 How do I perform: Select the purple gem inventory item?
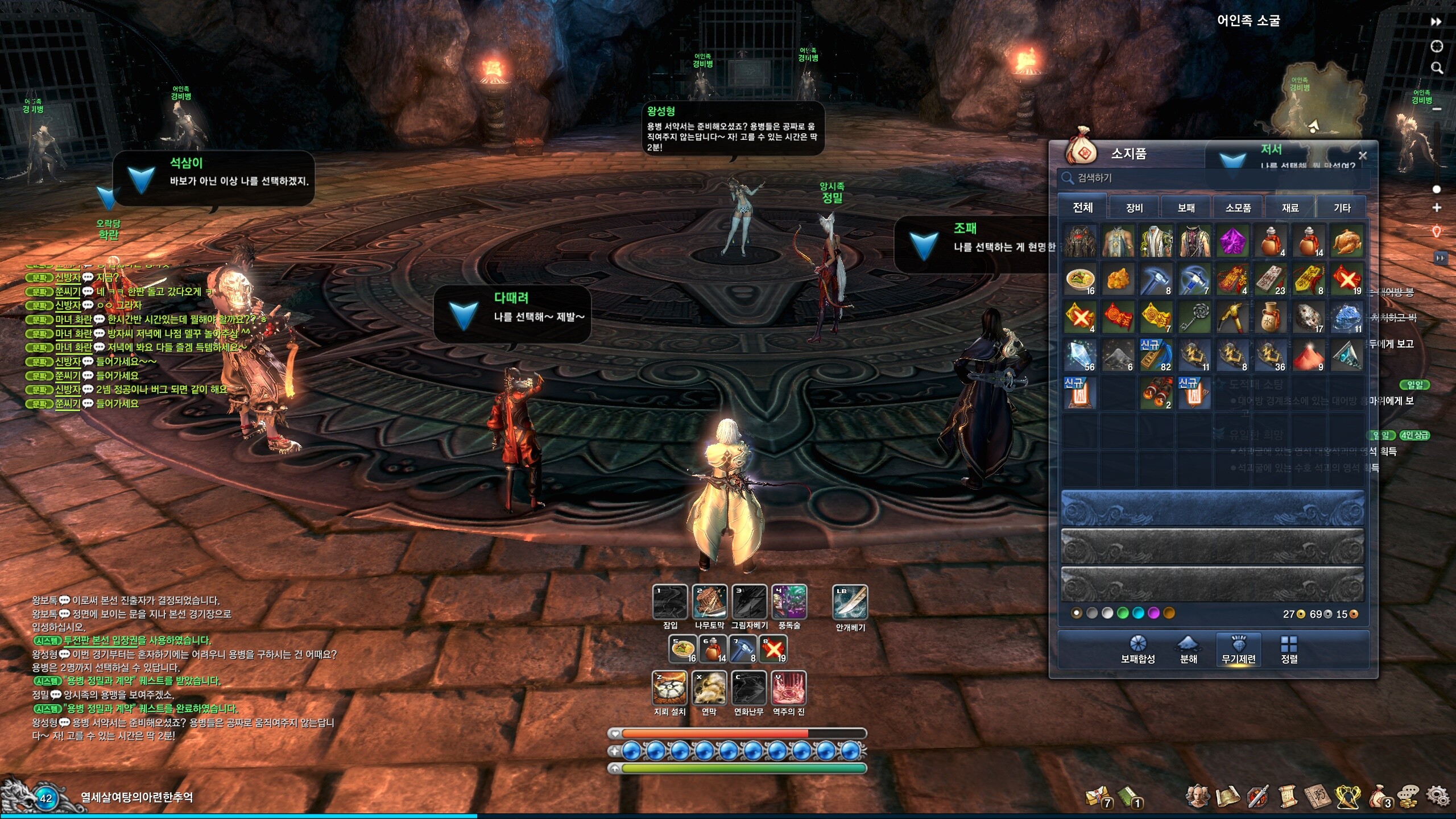coord(1232,241)
